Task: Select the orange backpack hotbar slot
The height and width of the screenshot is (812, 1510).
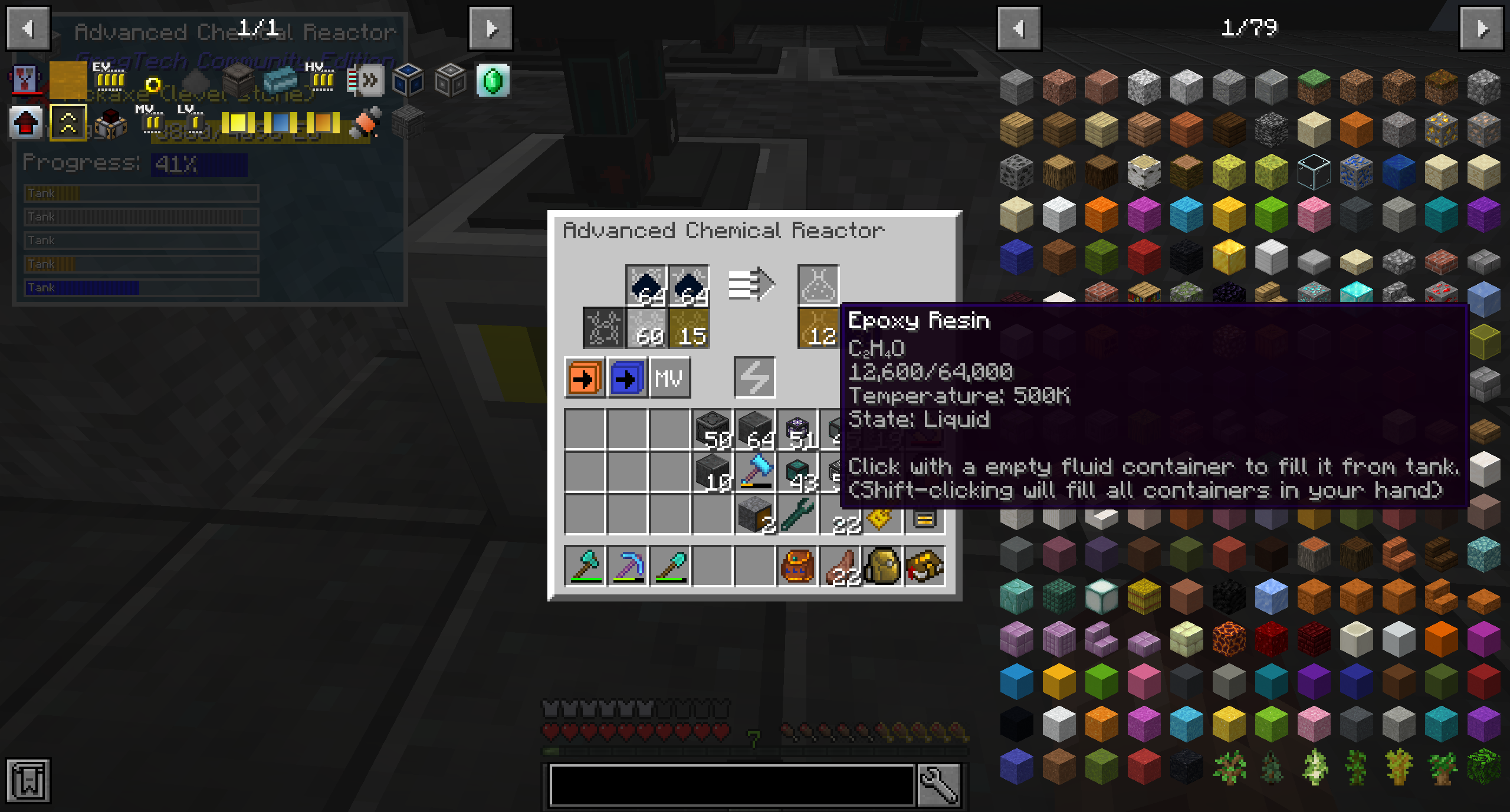Action: (797, 566)
